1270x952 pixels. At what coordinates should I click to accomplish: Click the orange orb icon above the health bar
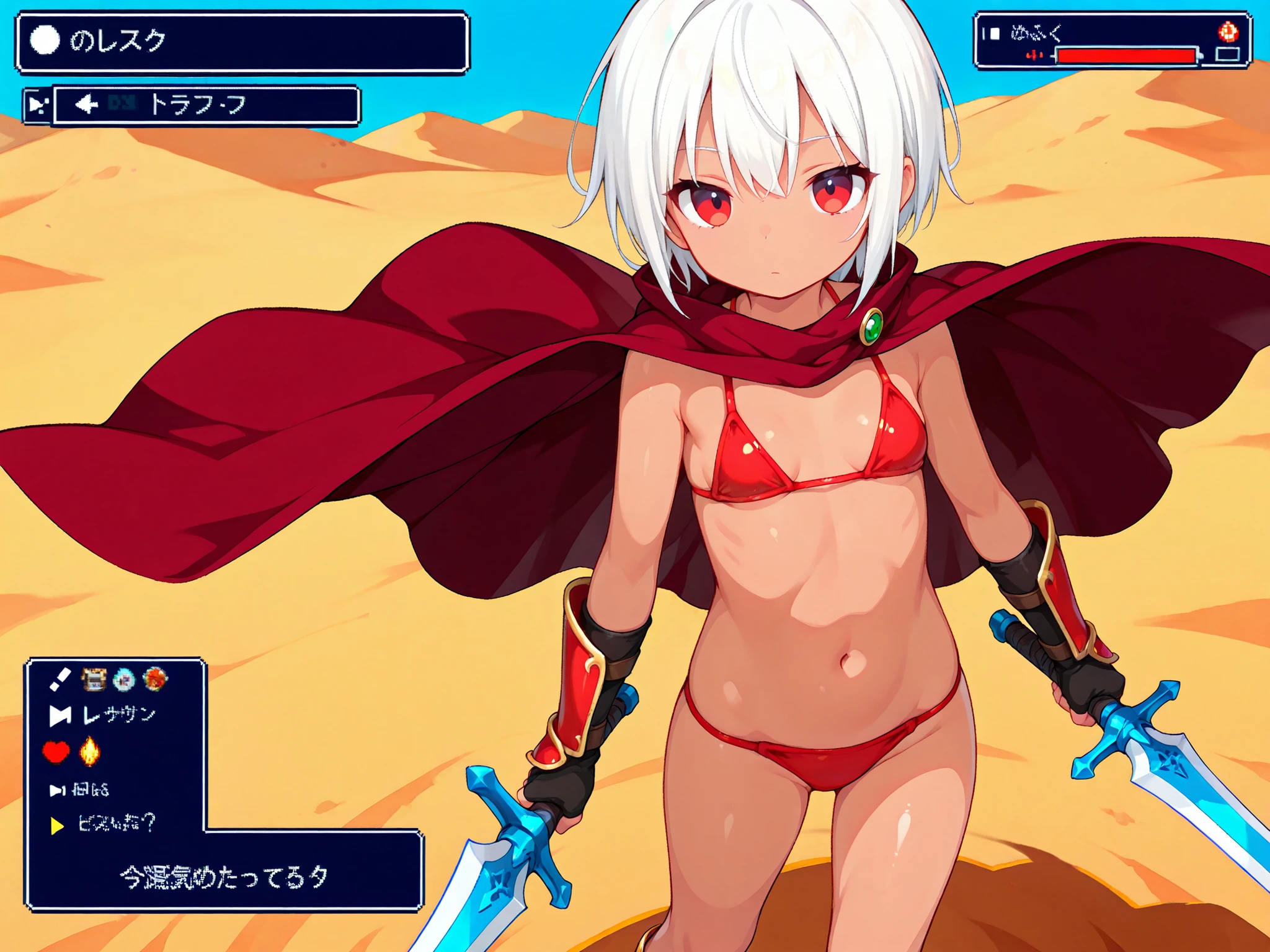point(1228,31)
